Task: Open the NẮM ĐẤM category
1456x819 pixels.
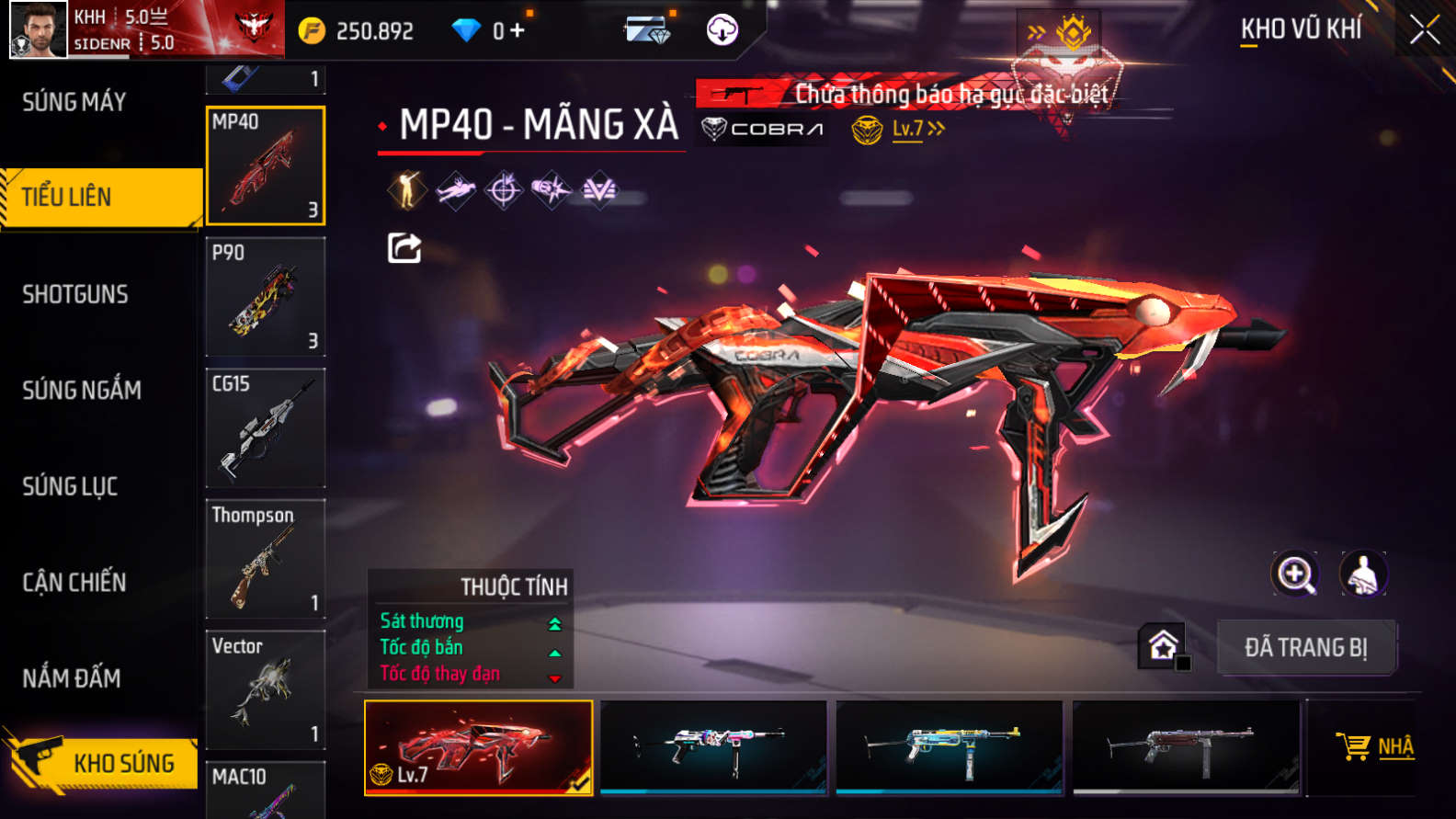Action: (72, 678)
